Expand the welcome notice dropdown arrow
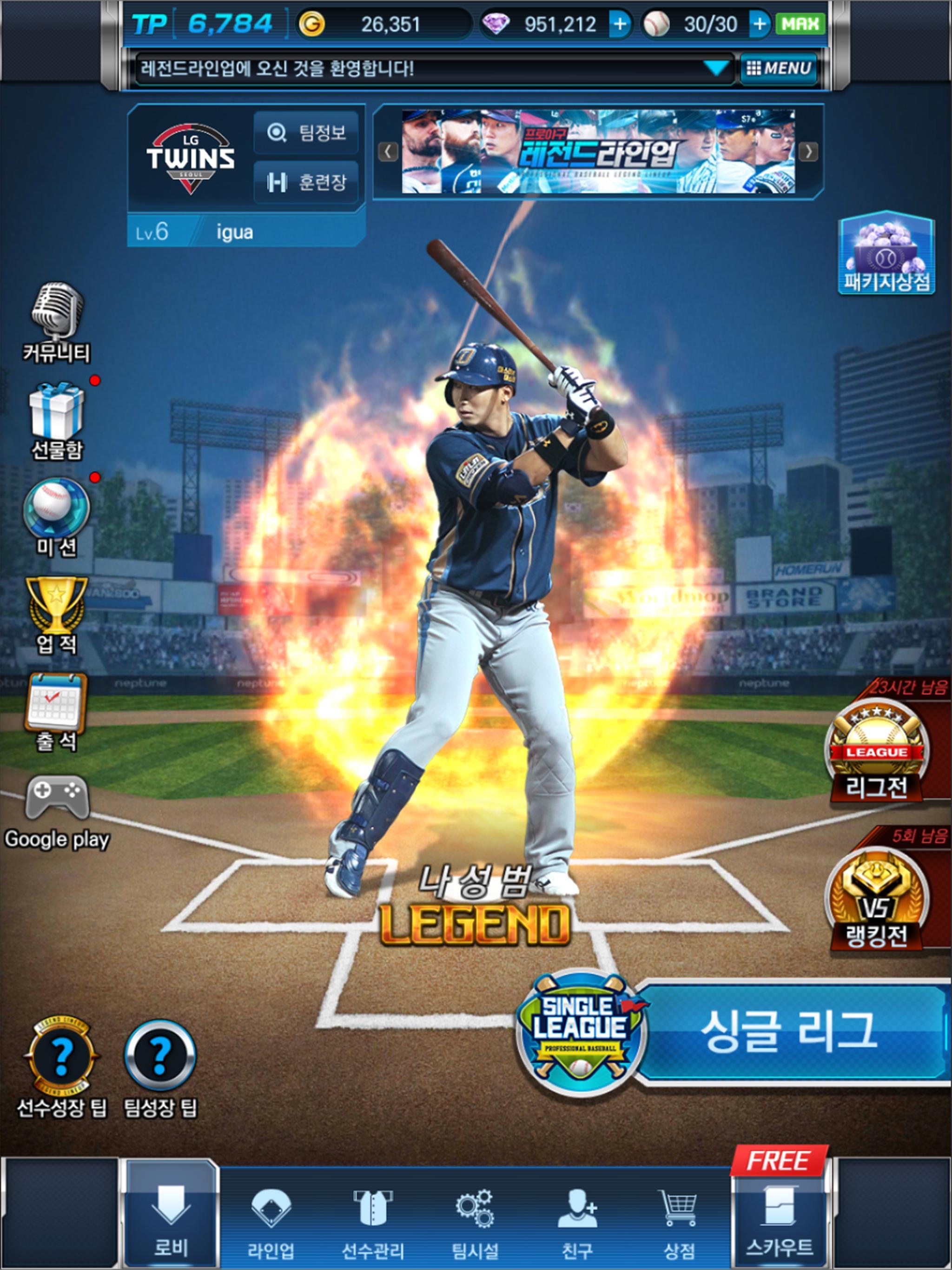 pos(717,68)
